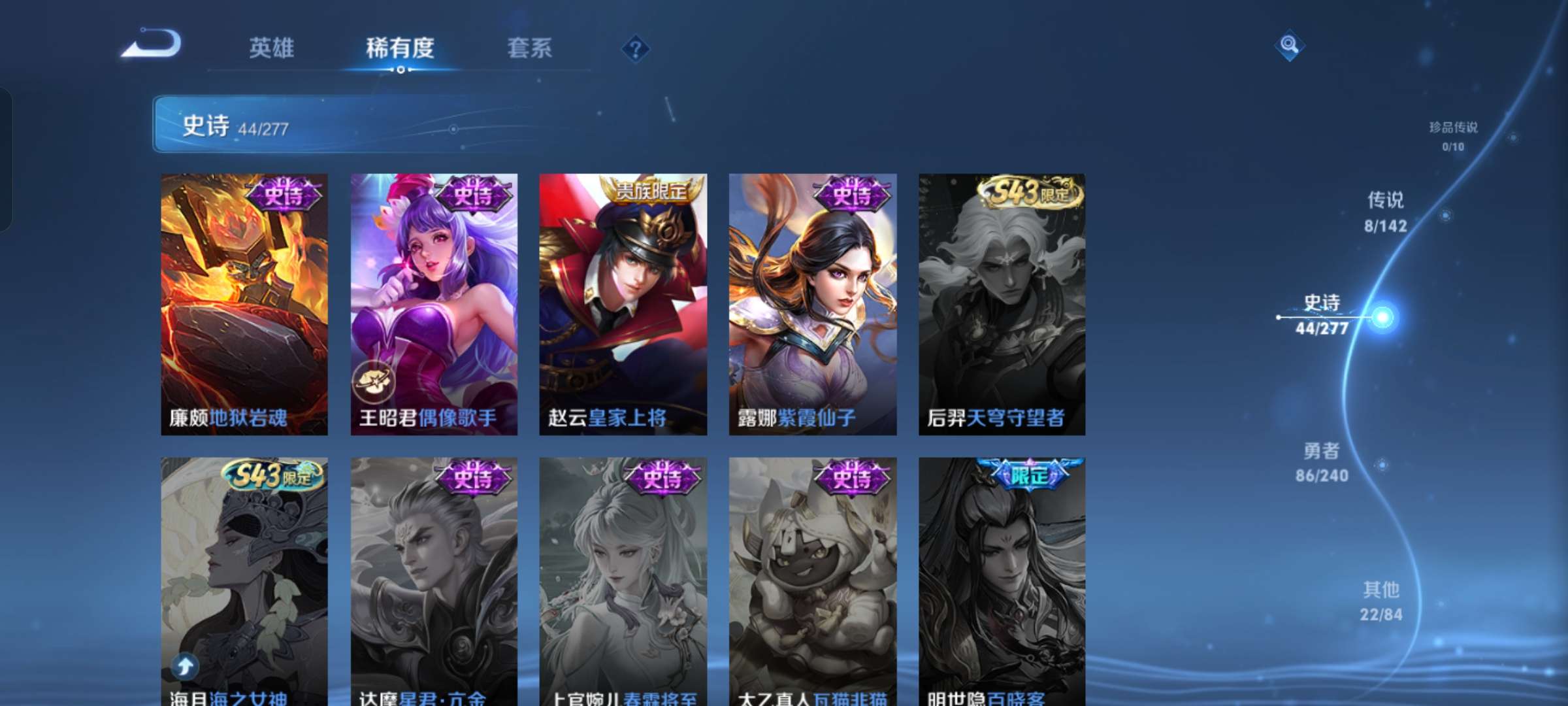The image size is (1568, 706).
Task: Switch to the 套系 tab
Action: [531, 47]
